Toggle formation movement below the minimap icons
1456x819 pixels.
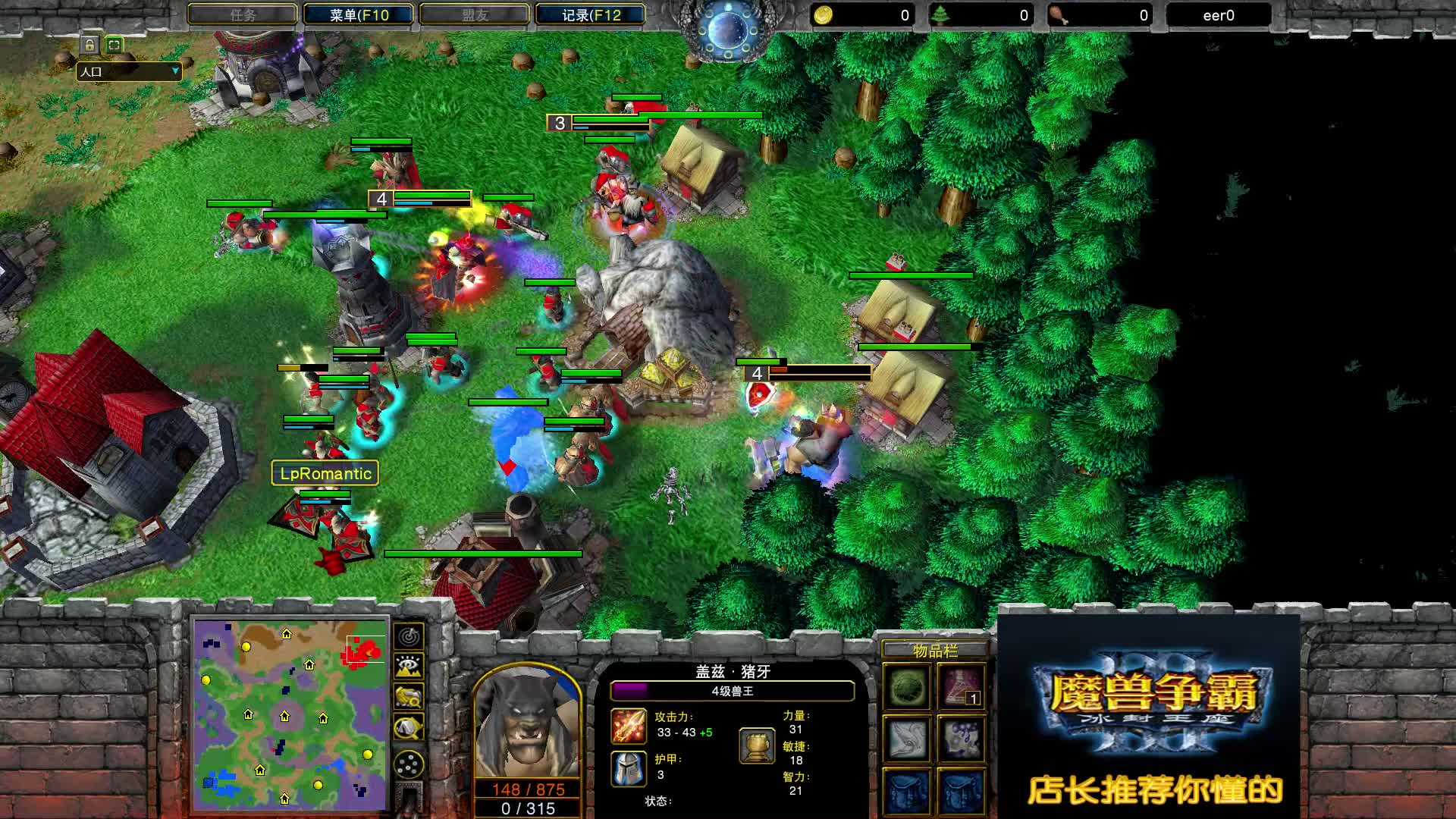[409, 764]
